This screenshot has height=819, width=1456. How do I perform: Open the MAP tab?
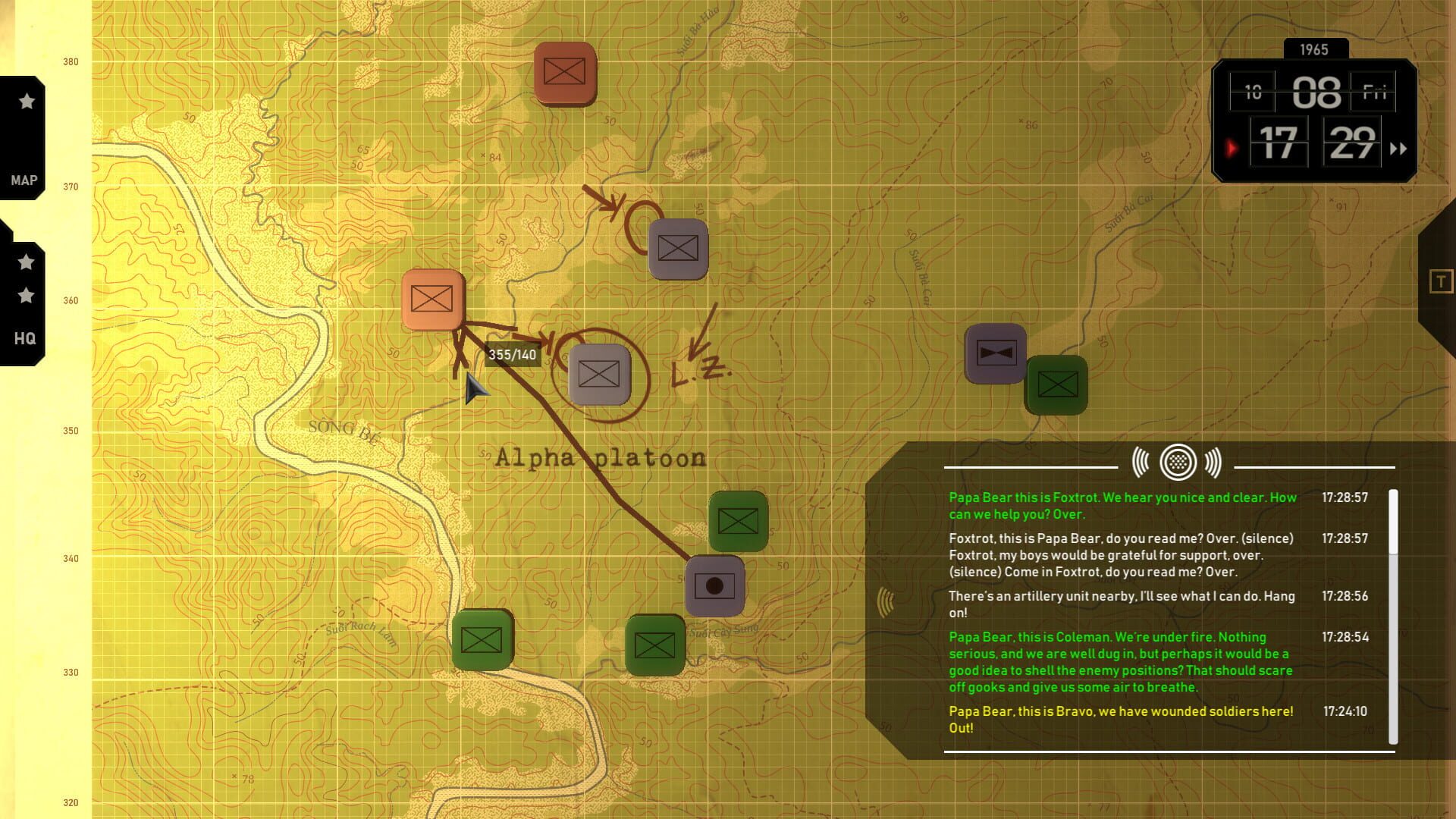click(x=24, y=180)
